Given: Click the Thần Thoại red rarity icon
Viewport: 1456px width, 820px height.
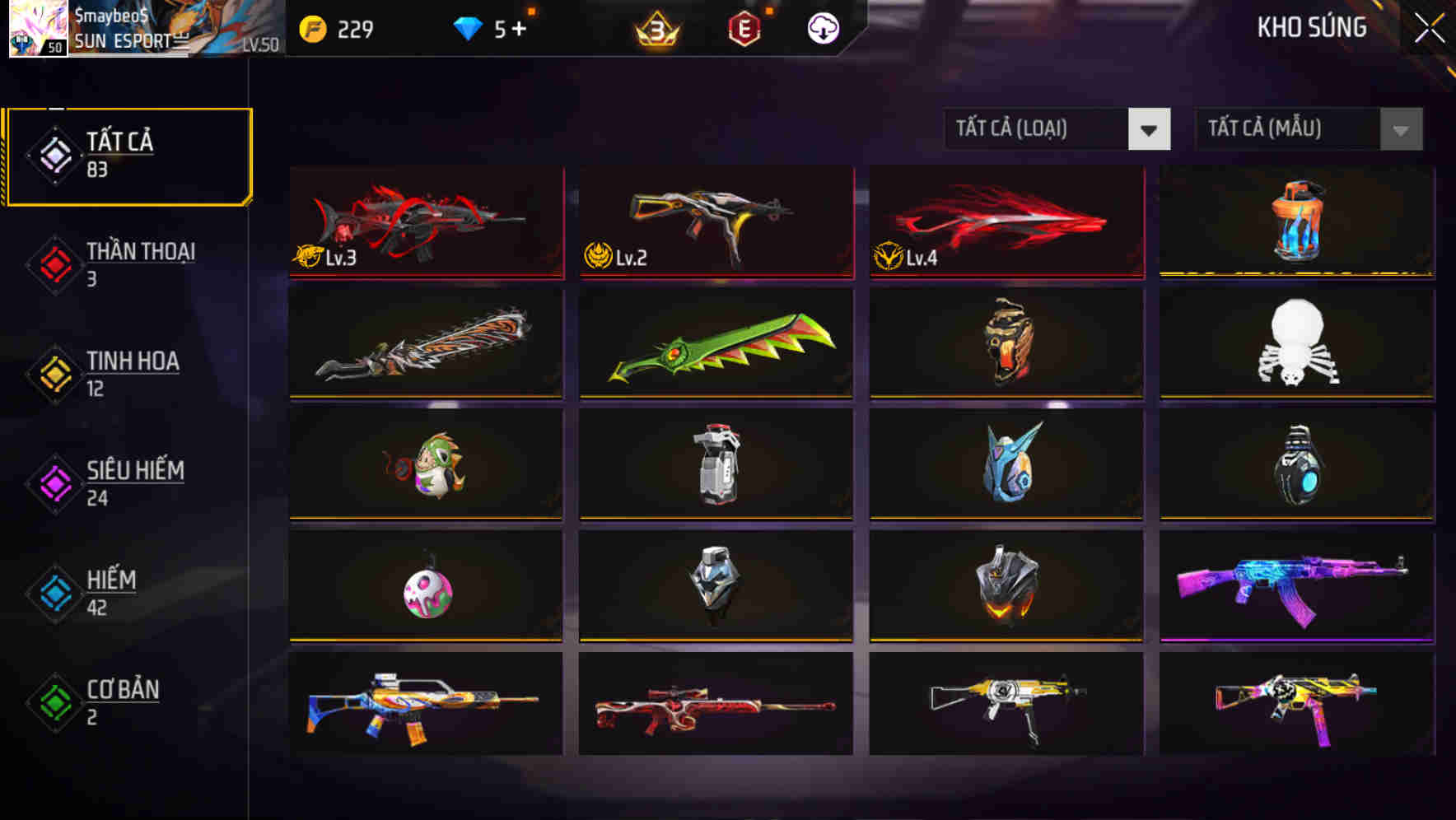Looking at the screenshot, I should [53, 263].
